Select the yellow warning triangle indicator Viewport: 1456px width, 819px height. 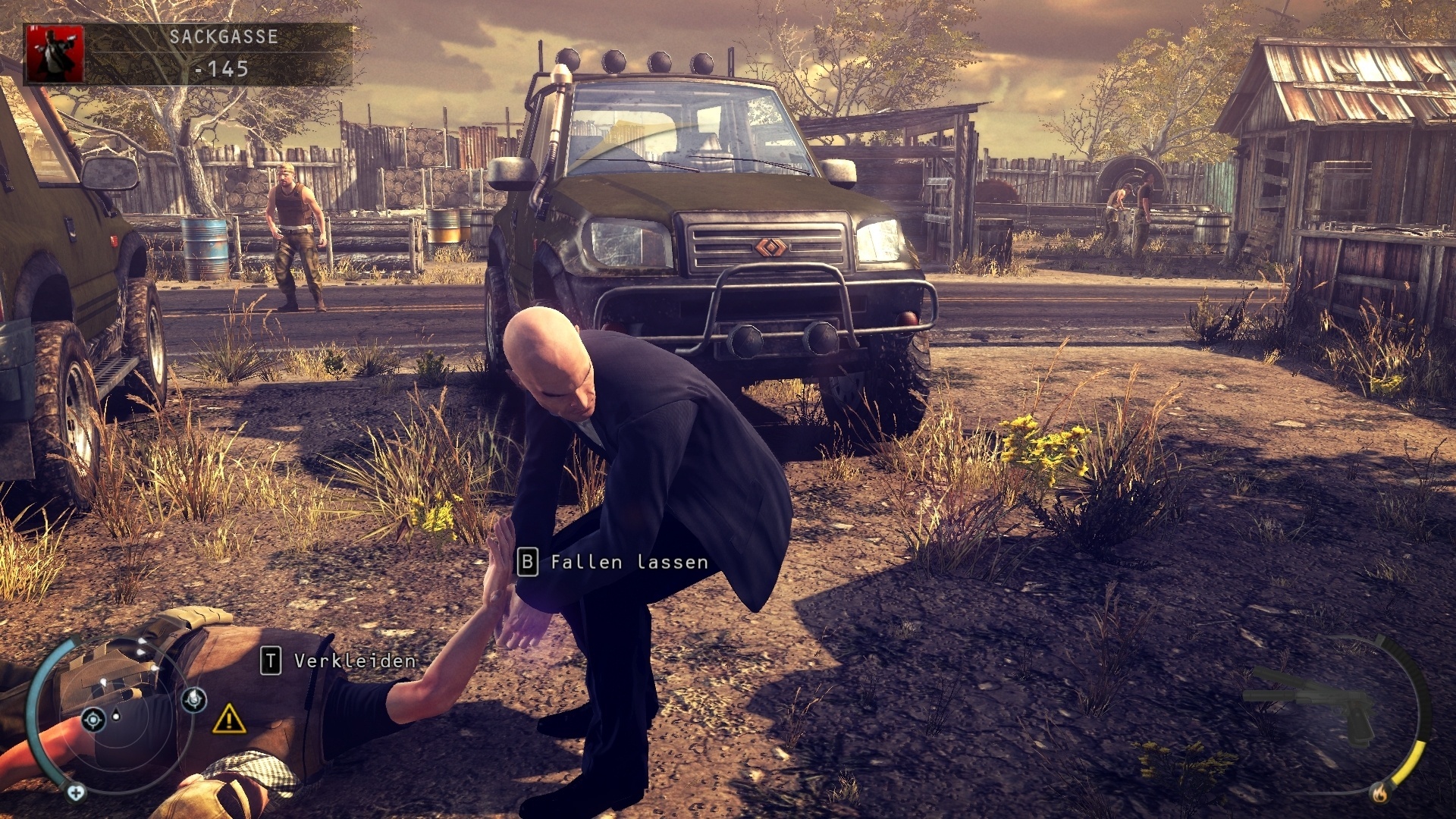tap(228, 720)
